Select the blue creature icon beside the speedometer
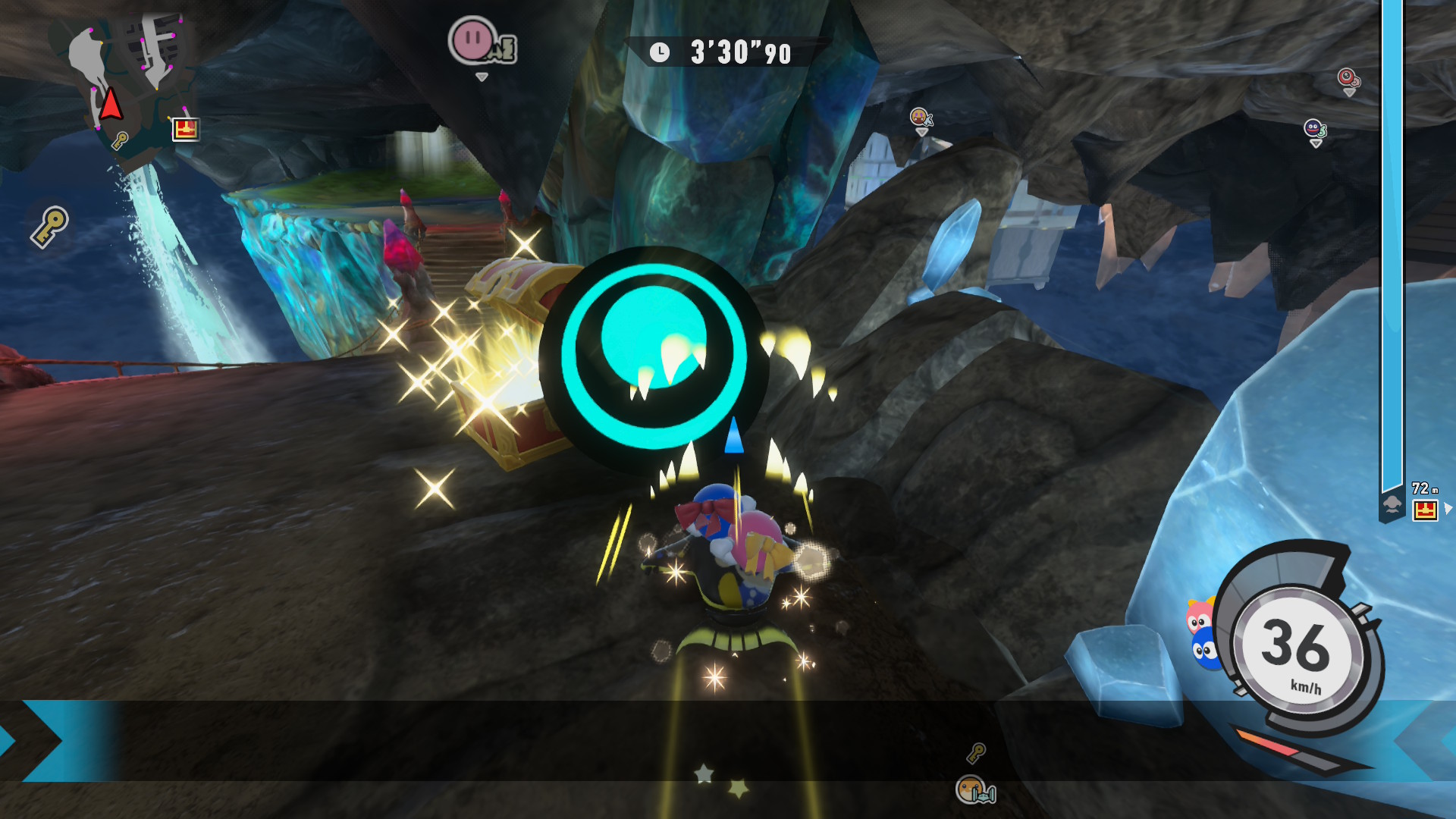This screenshot has height=819, width=1456. pyautogui.click(x=1204, y=651)
